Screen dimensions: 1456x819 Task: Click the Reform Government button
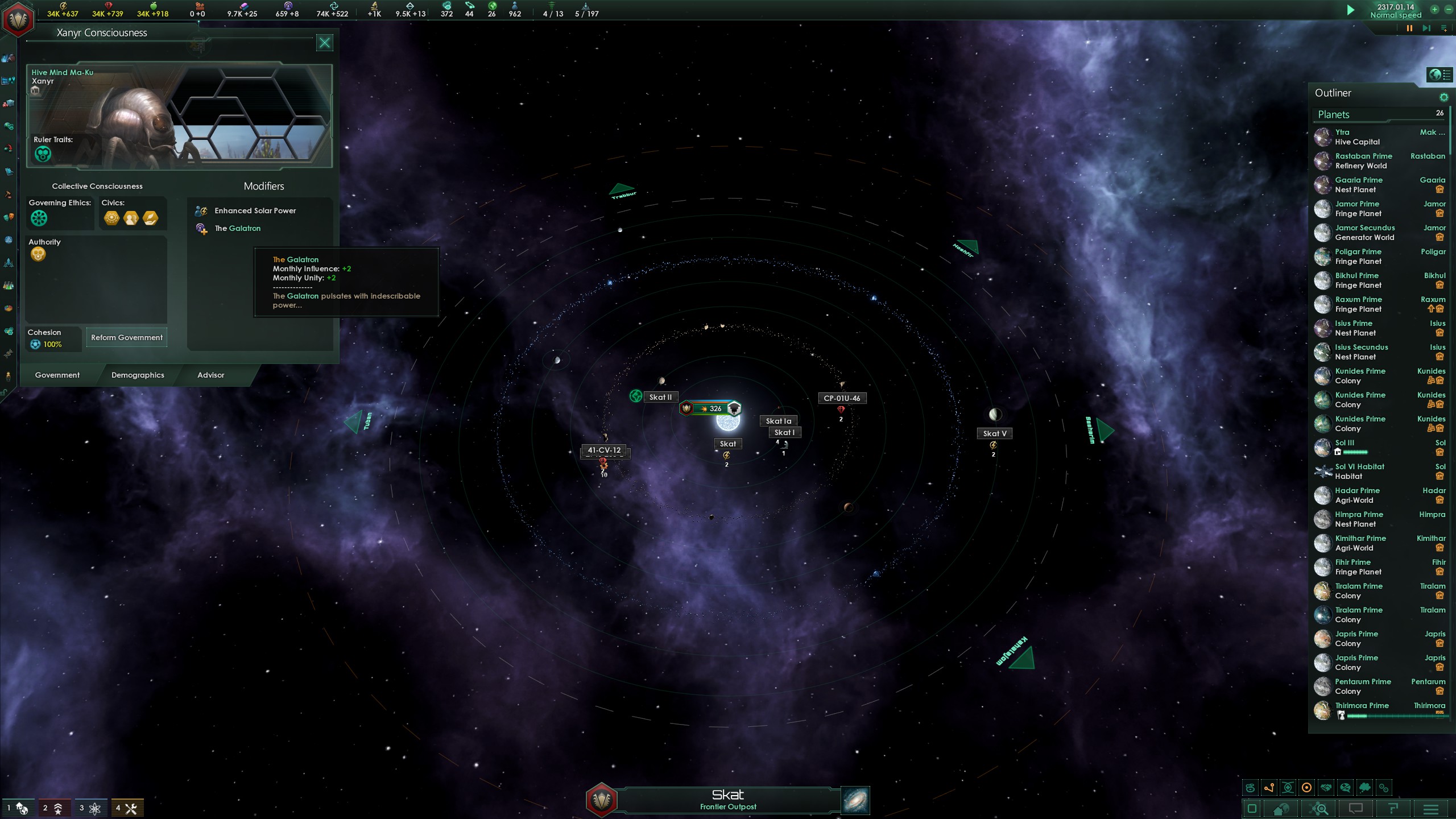pyautogui.click(x=127, y=338)
